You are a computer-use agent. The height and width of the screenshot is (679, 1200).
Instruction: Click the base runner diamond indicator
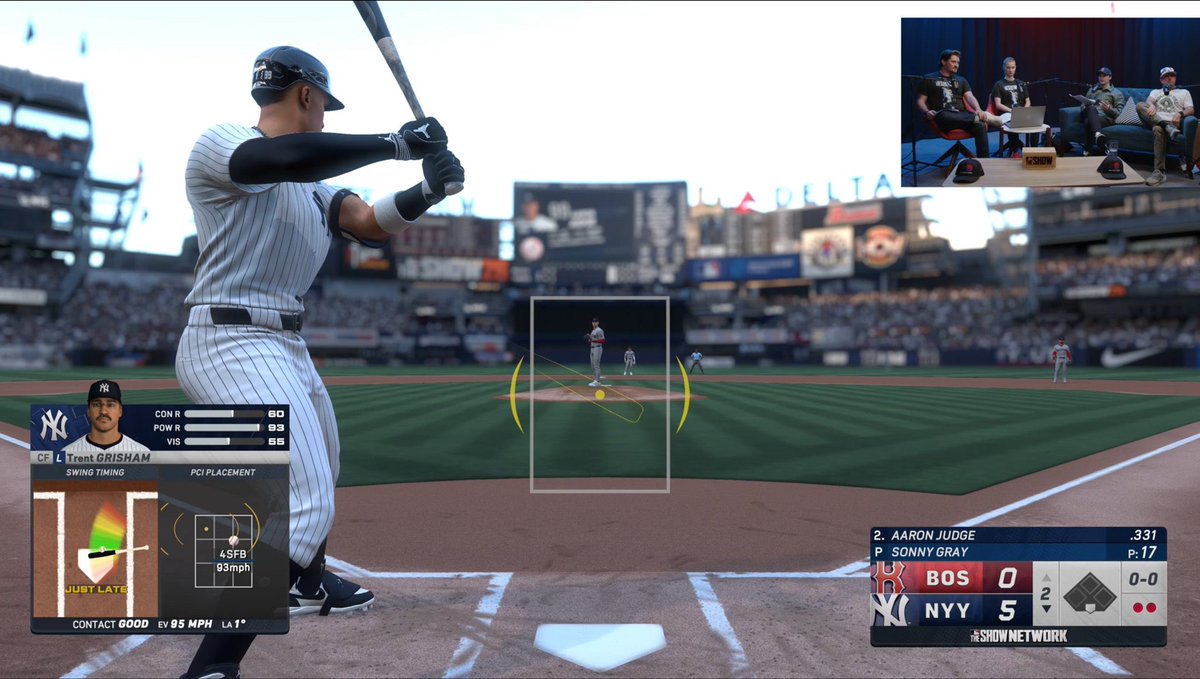(x=1088, y=593)
